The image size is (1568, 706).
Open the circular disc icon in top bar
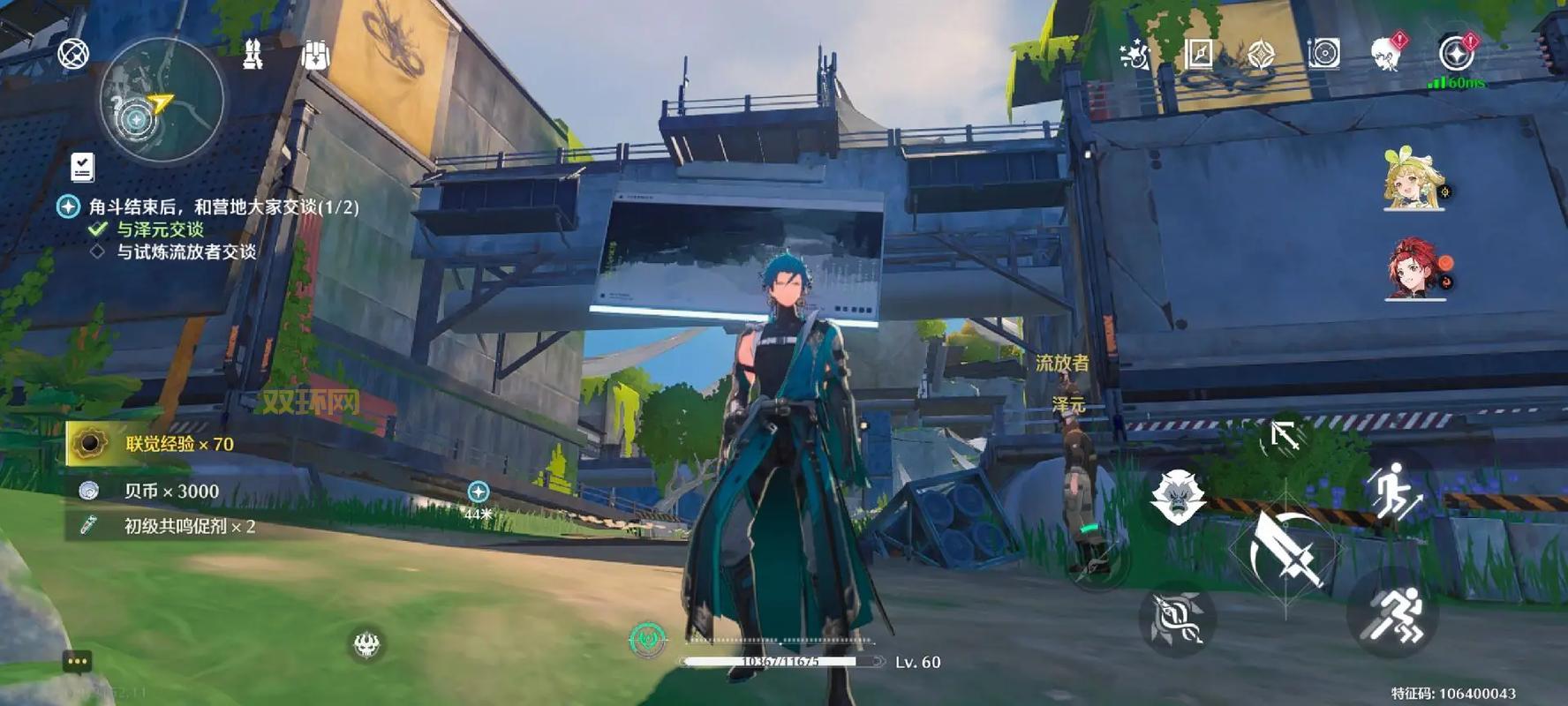[1323, 54]
